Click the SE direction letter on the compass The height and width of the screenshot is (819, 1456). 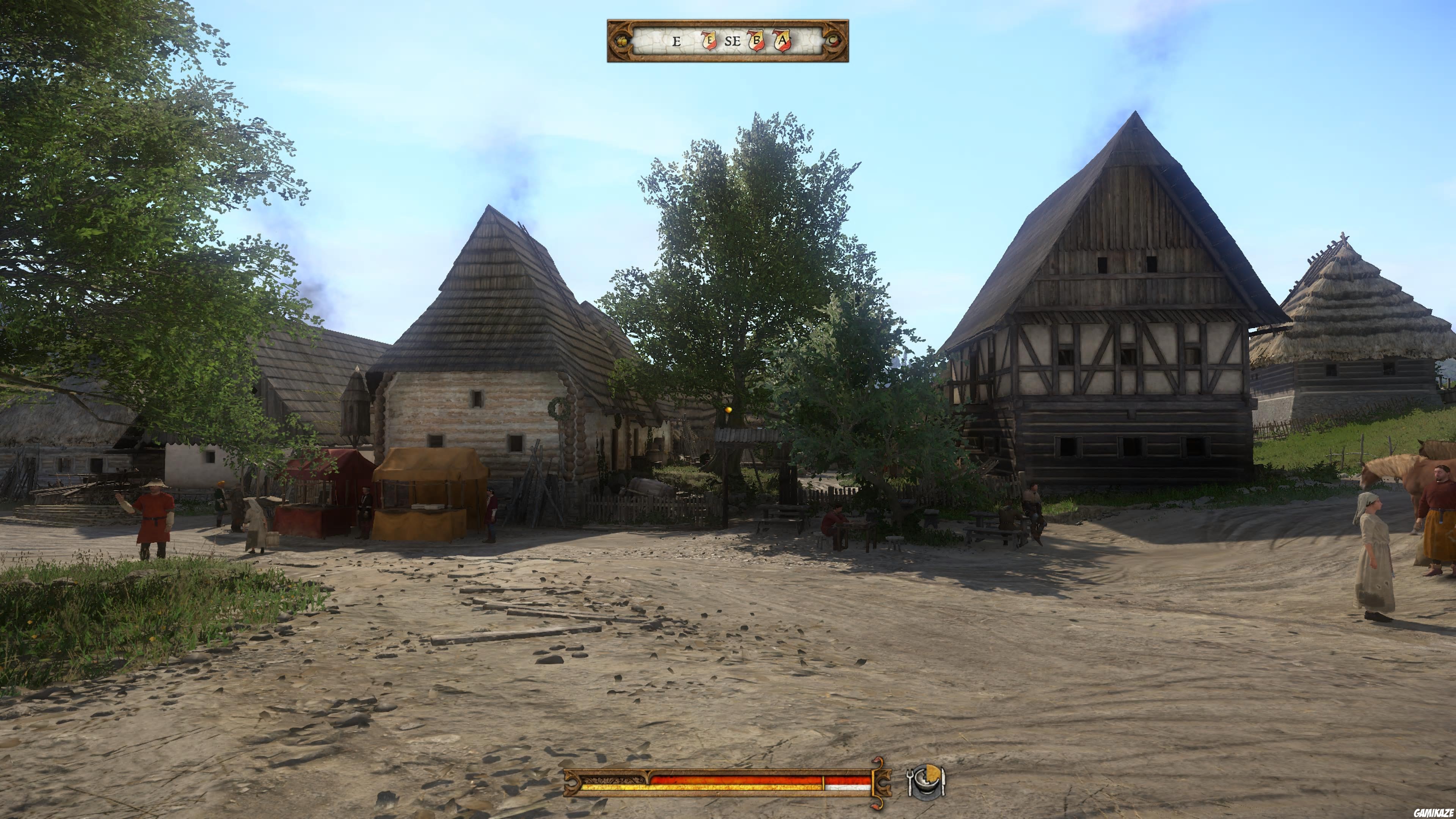[x=733, y=41]
